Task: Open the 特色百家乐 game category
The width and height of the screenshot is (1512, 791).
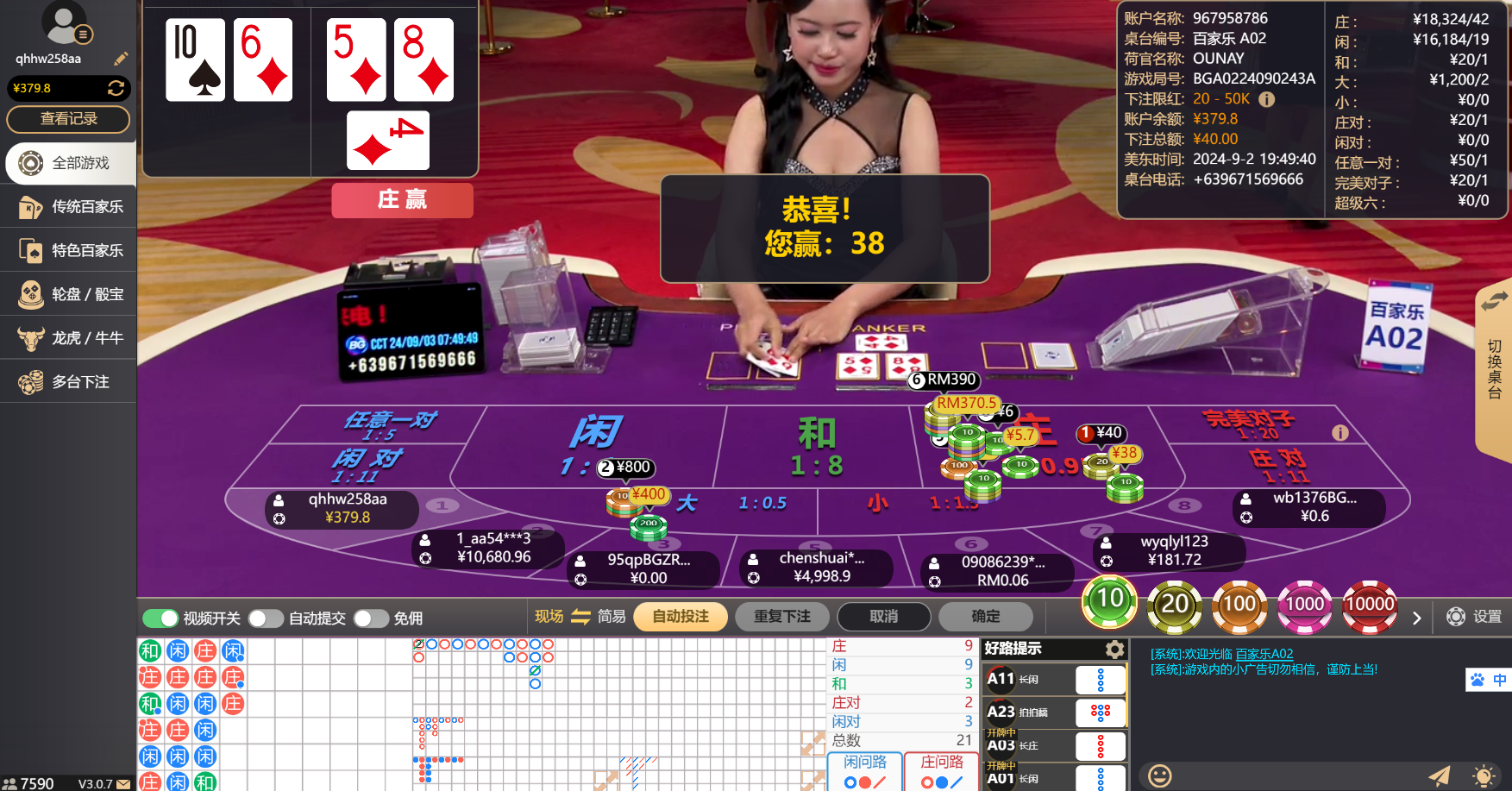Action: (x=28, y=250)
